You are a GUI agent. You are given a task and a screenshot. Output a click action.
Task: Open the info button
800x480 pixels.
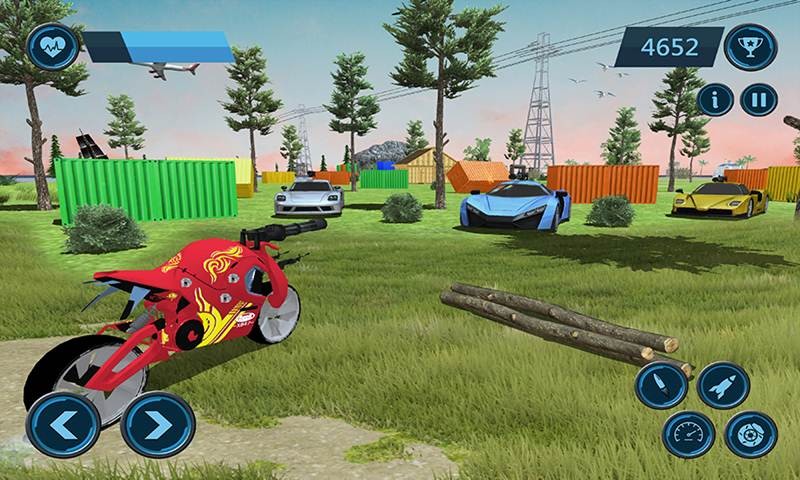click(715, 99)
